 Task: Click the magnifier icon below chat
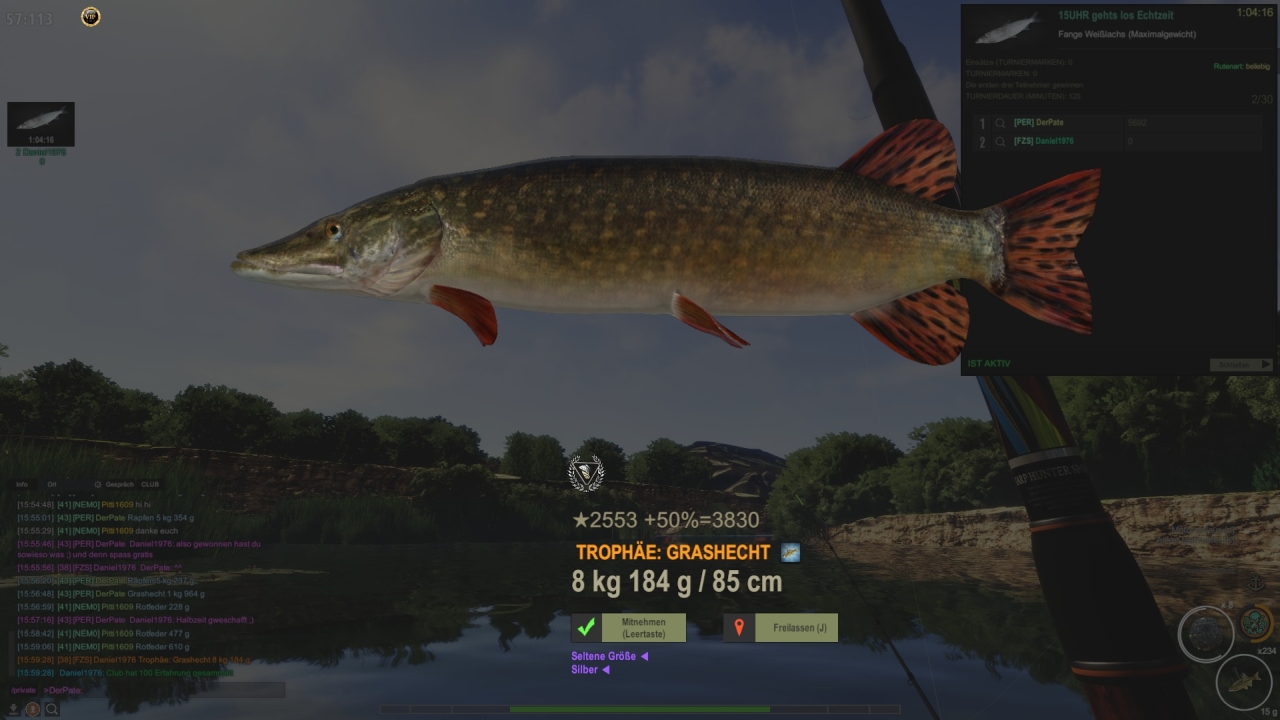point(51,709)
